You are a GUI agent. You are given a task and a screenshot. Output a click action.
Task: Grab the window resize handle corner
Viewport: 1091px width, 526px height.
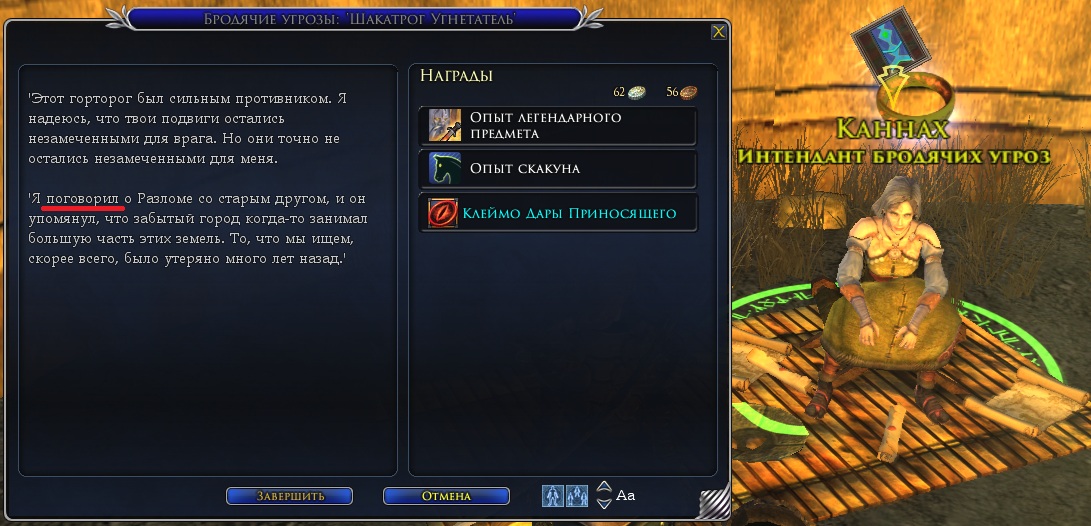(713, 503)
